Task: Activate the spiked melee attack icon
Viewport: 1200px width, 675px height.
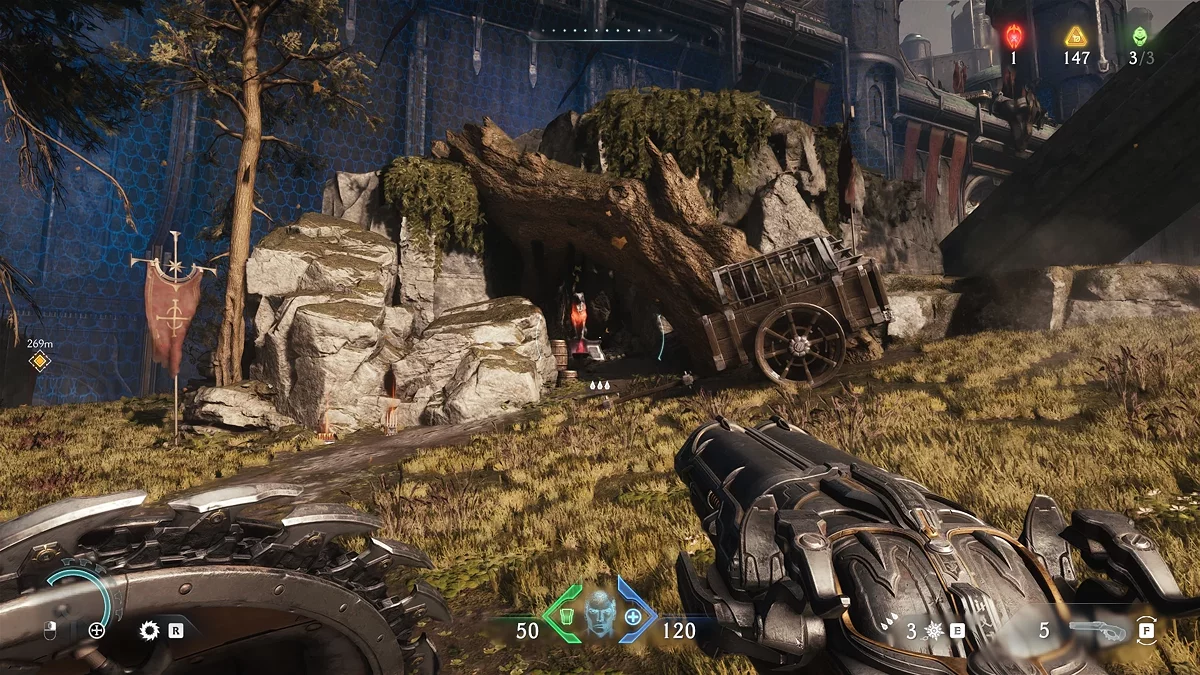Action: coord(935,630)
